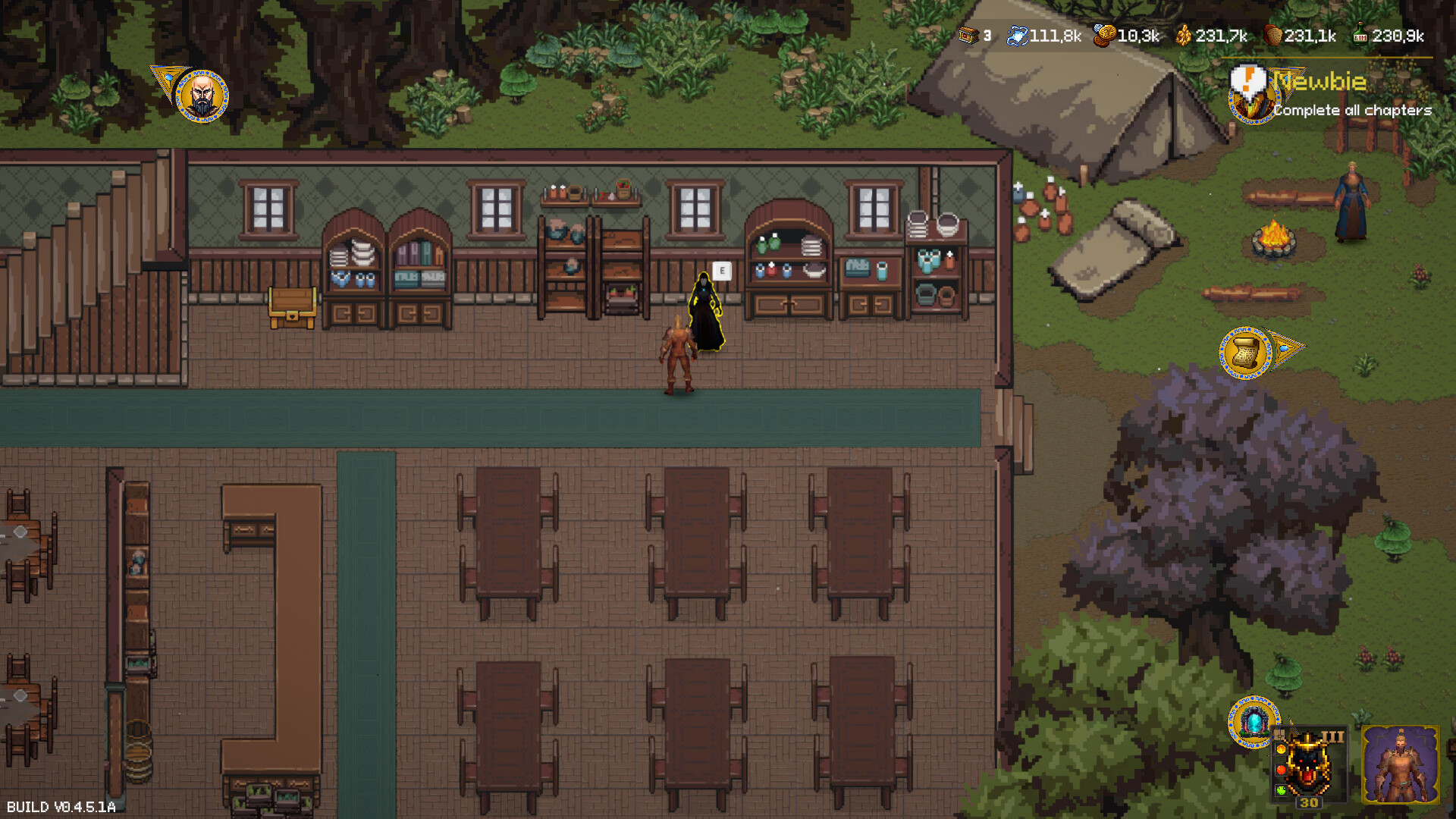The image size is (1456, 819).
Task: Click the bread resource icon showing 231,1k
Action: [x=1272, y=34]
